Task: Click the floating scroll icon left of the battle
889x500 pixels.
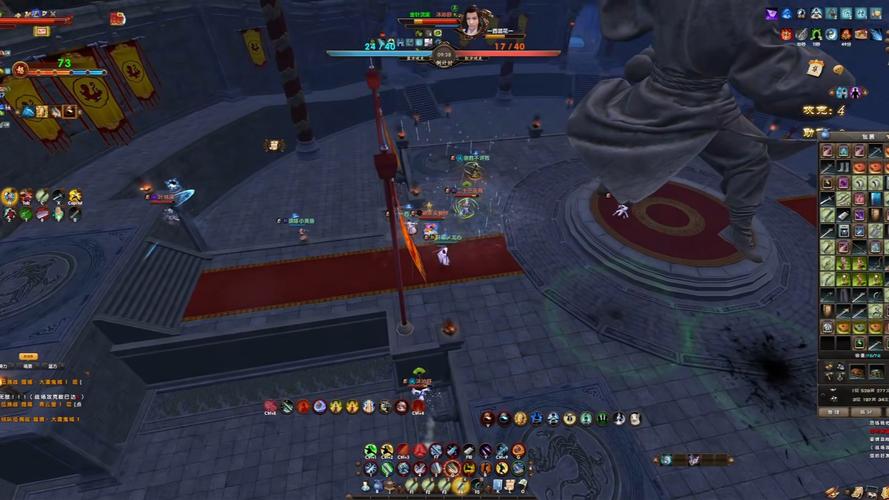Action: [x=273, y=145]
